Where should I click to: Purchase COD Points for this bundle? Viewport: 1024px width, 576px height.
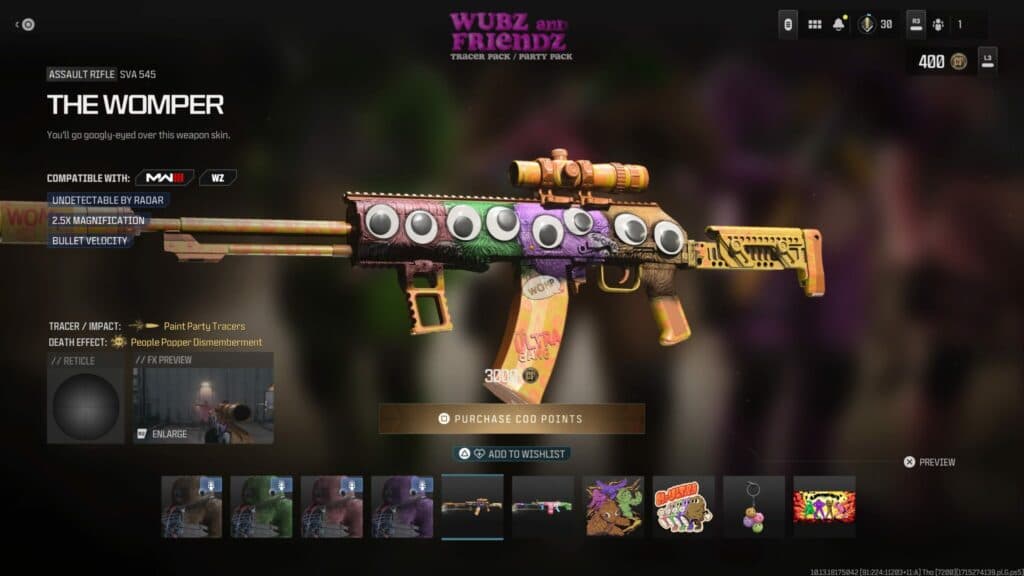click(511, 418)
